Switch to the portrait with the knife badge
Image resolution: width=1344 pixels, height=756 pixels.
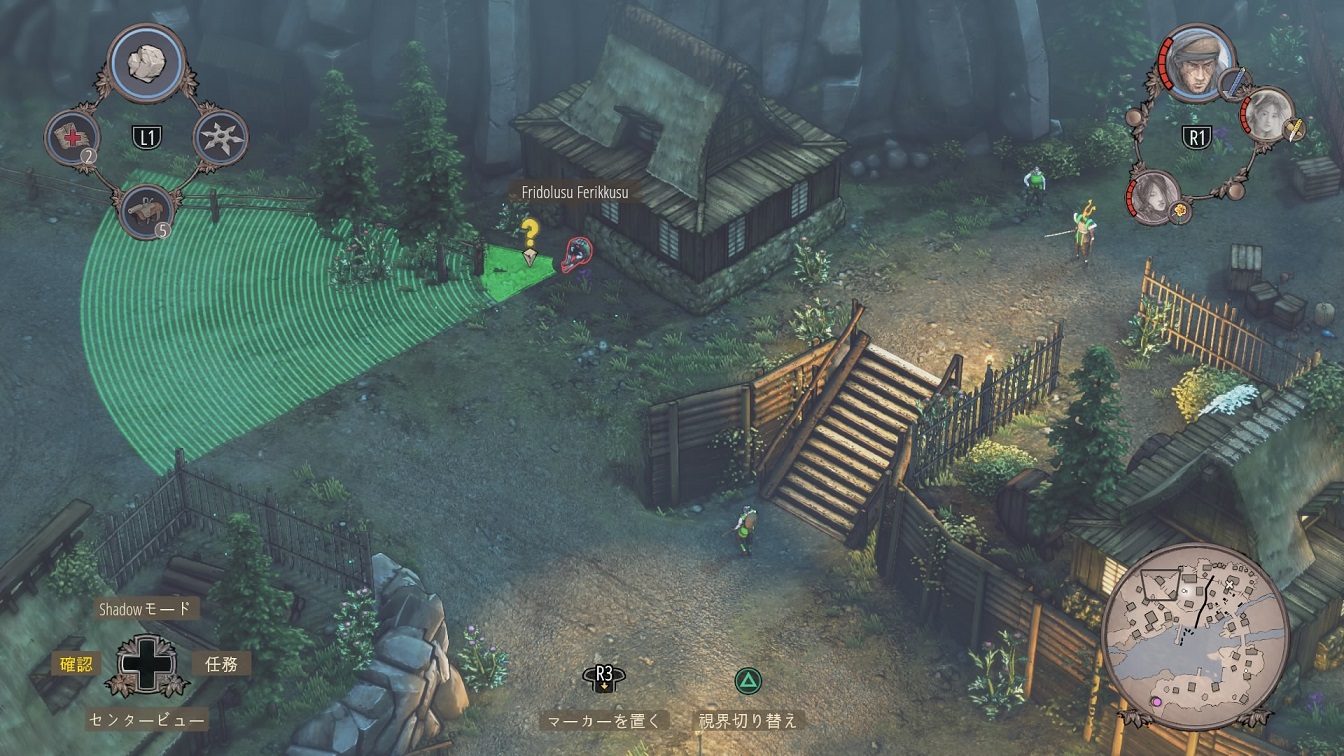[x=1268, y=113]
